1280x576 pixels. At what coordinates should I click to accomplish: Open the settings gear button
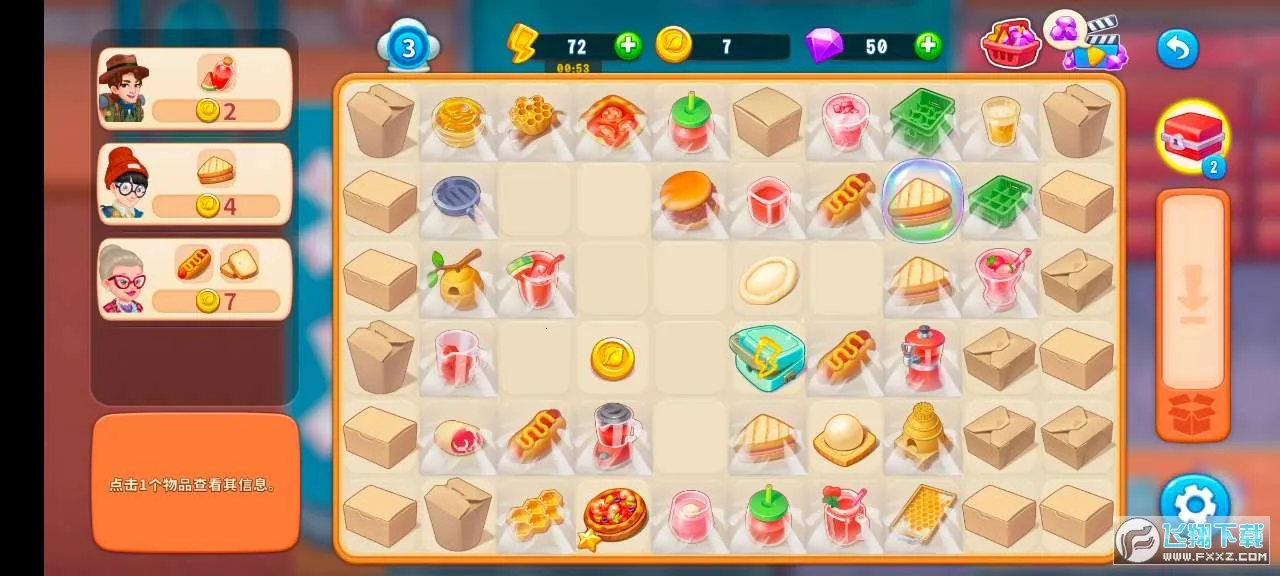[1194, 503]
